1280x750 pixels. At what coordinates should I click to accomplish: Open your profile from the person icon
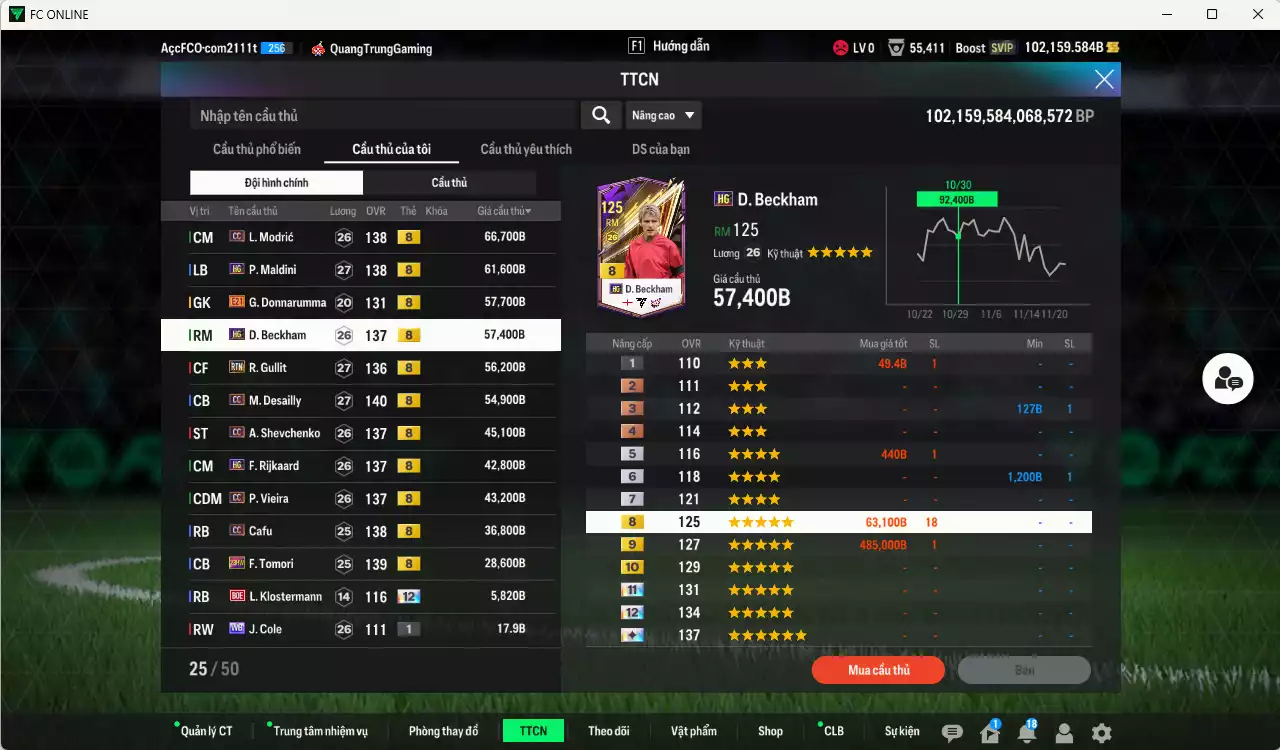click(1064, 731)
